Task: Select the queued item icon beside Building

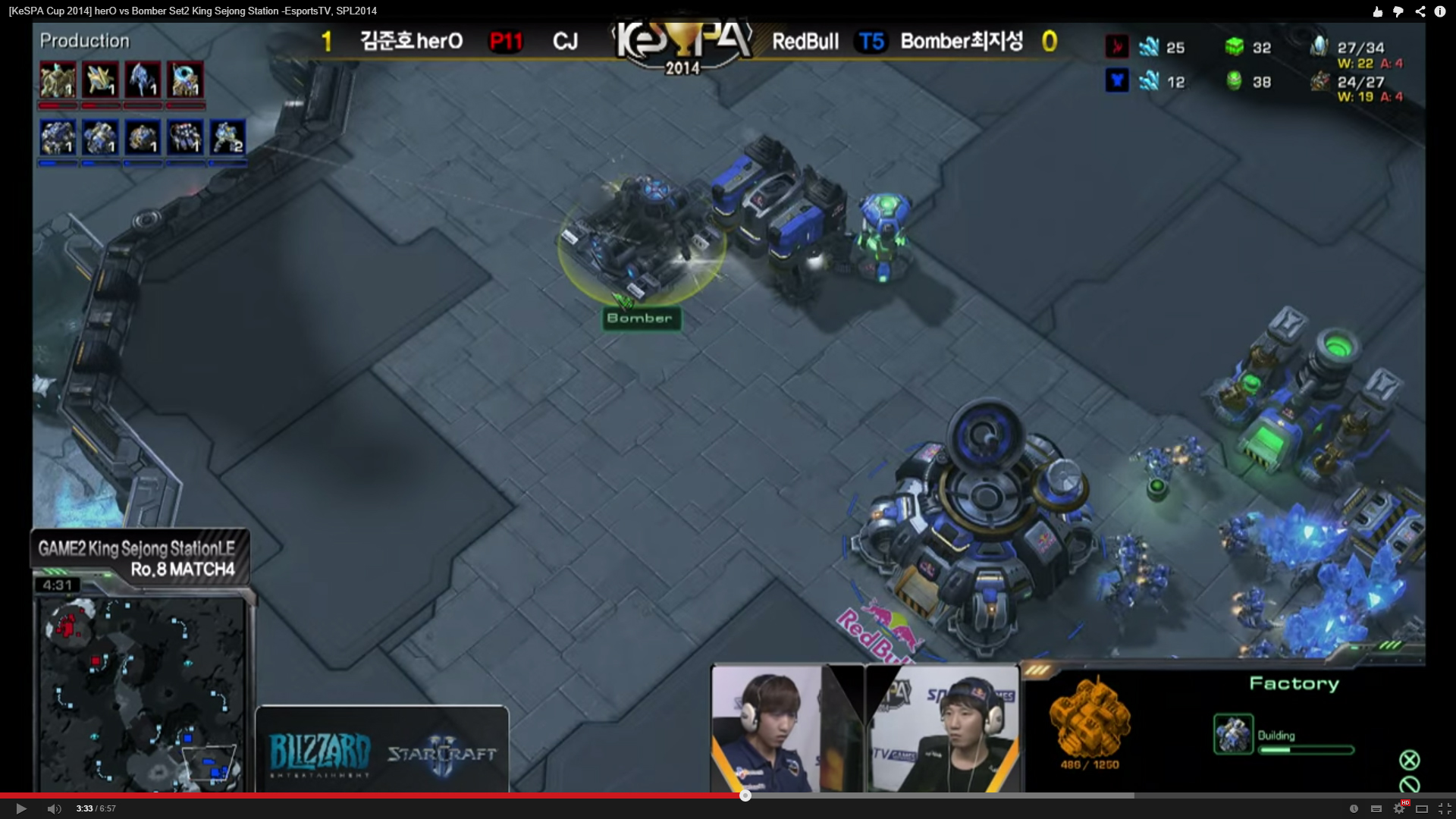Action: (x=1233, y=734)
